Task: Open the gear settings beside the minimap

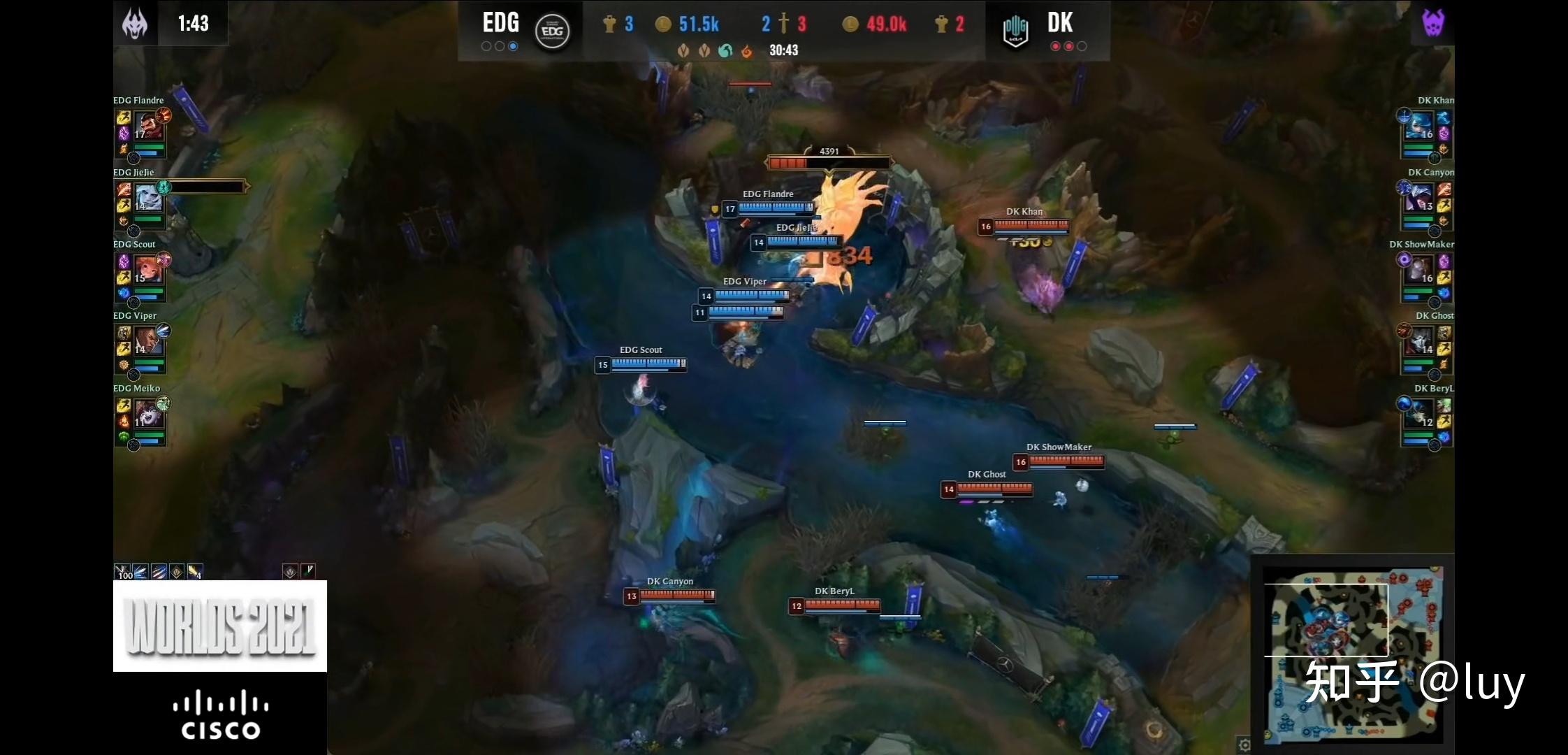Action: tap(1244, 745)
